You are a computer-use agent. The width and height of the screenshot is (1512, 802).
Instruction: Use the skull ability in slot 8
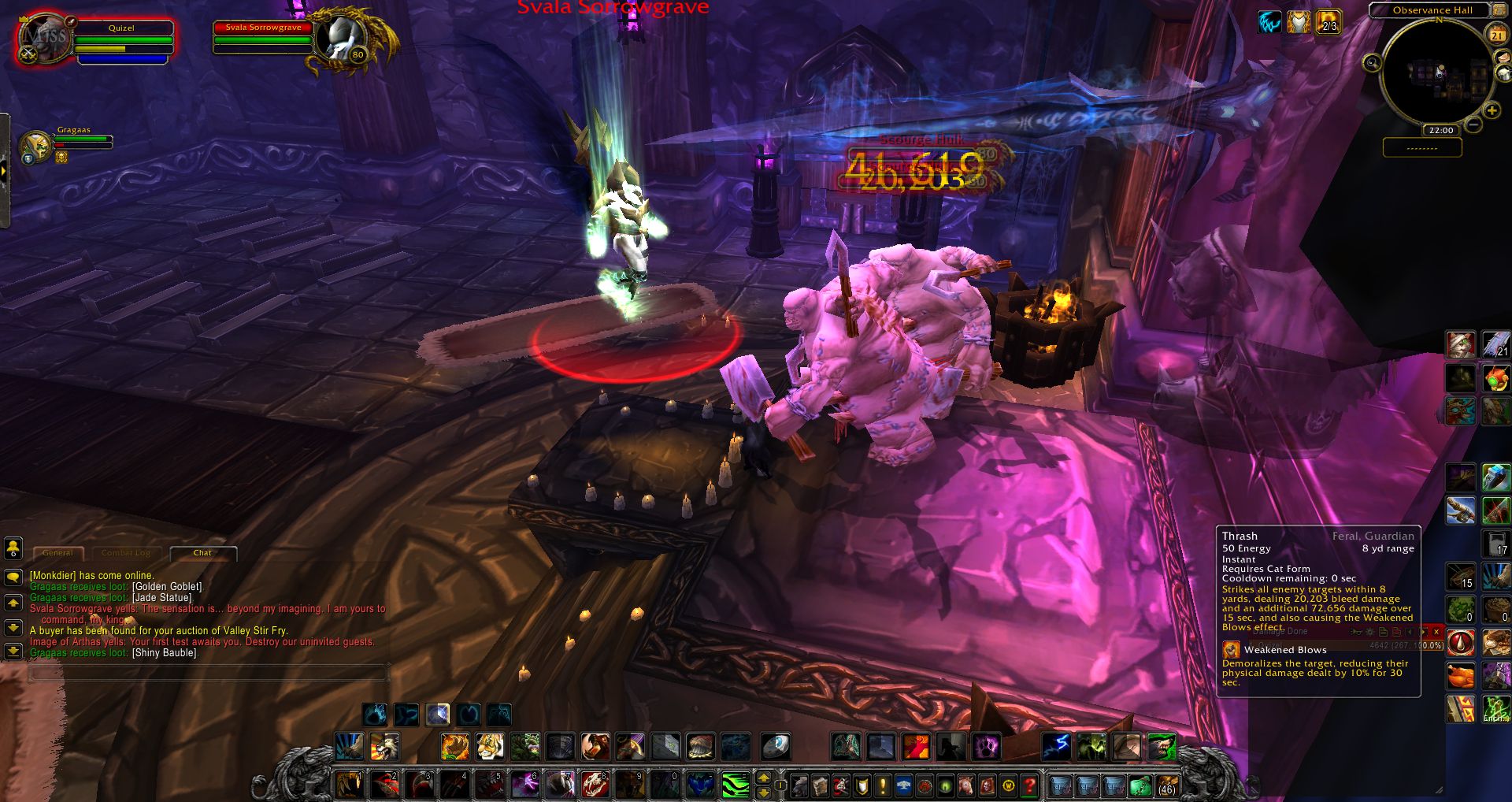(x=595, y=785)
